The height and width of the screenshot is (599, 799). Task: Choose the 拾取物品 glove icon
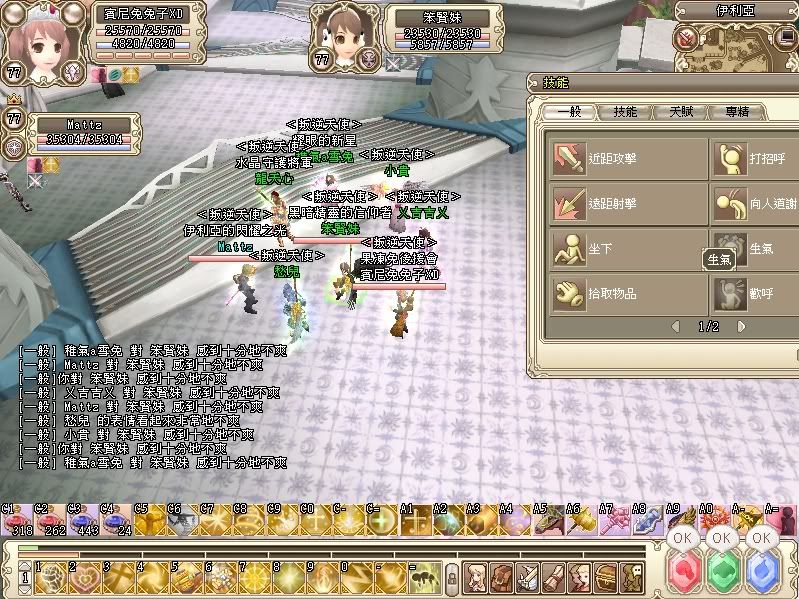(569, 293)
